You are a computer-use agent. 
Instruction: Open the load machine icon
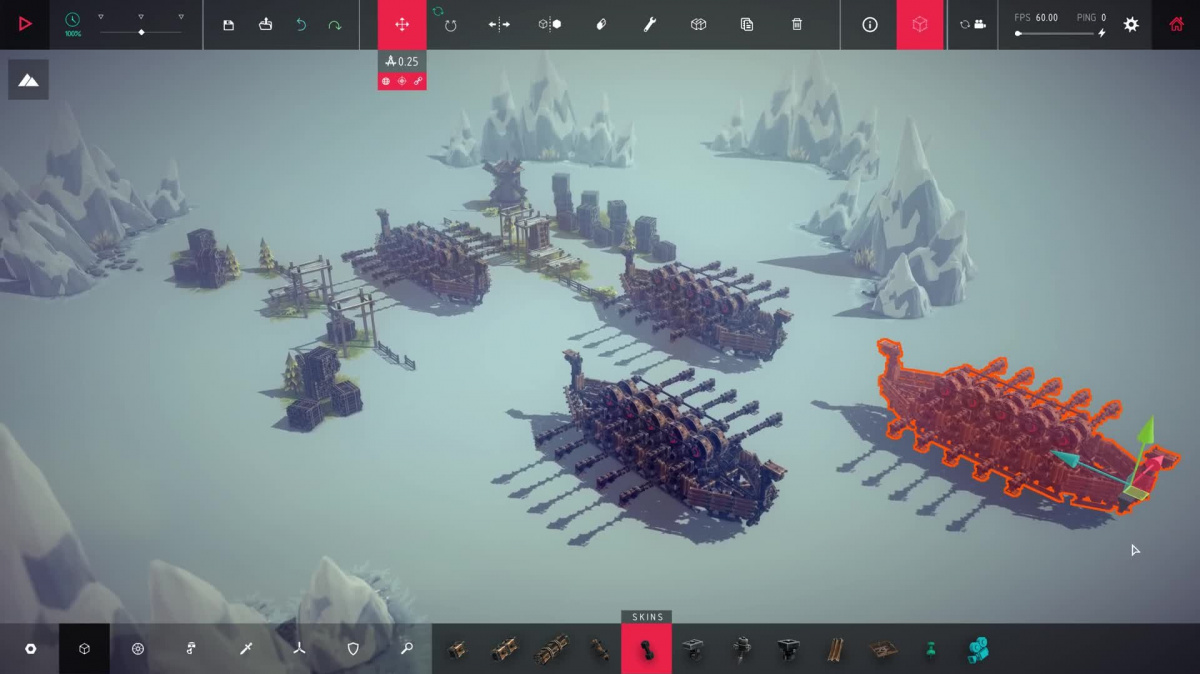265,24
